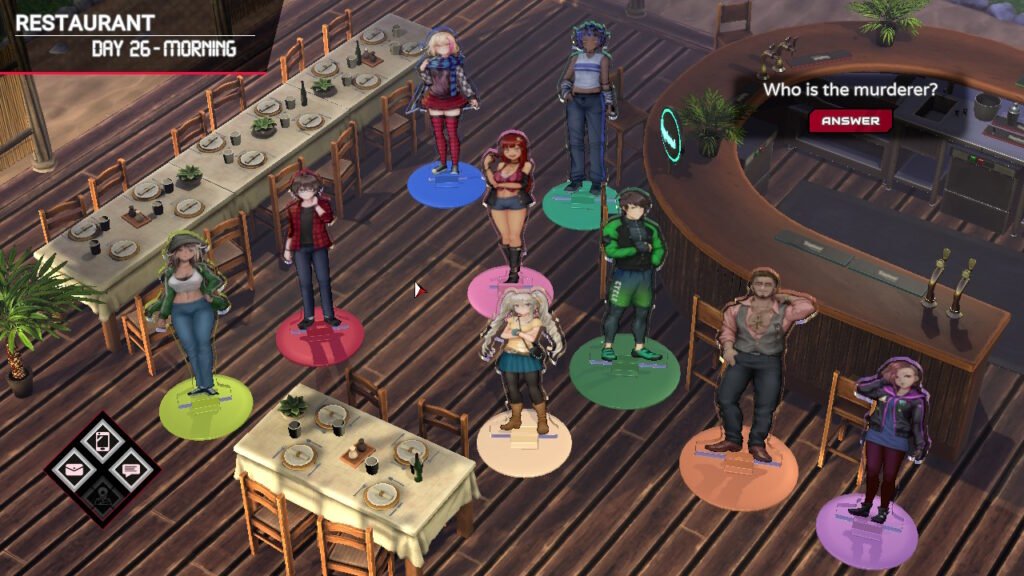Open the smartphone menu icon
This screenshot has height=576, width=1024.
coord(102,441)
